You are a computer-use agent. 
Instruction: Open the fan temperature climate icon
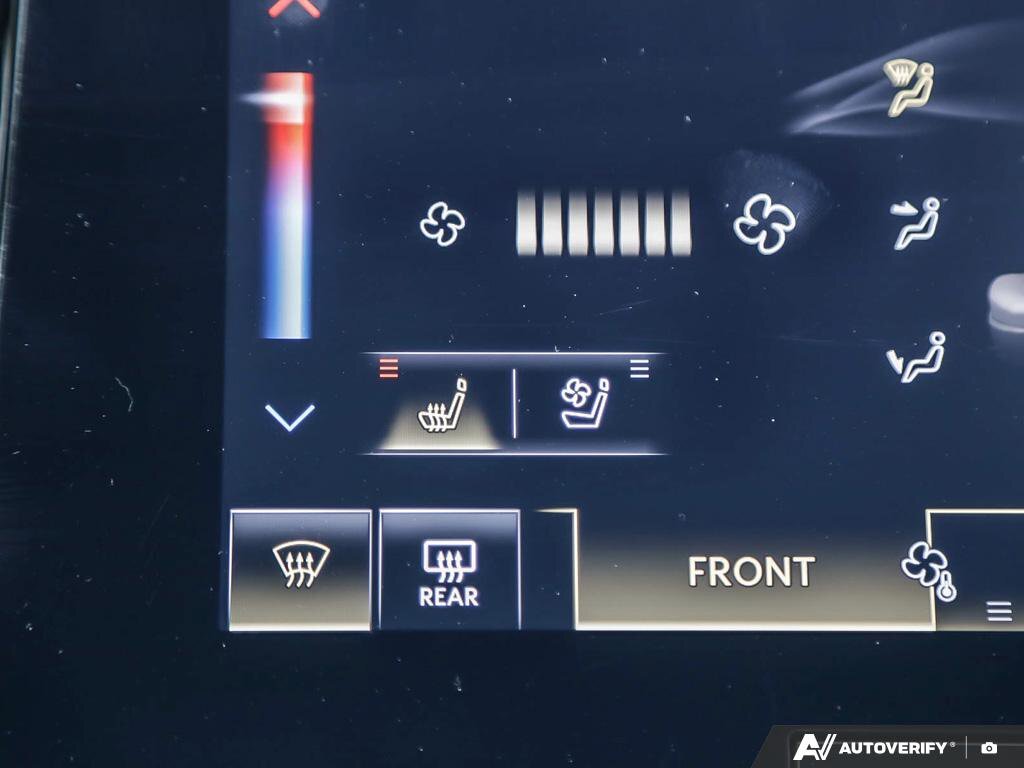pos(928,572)
